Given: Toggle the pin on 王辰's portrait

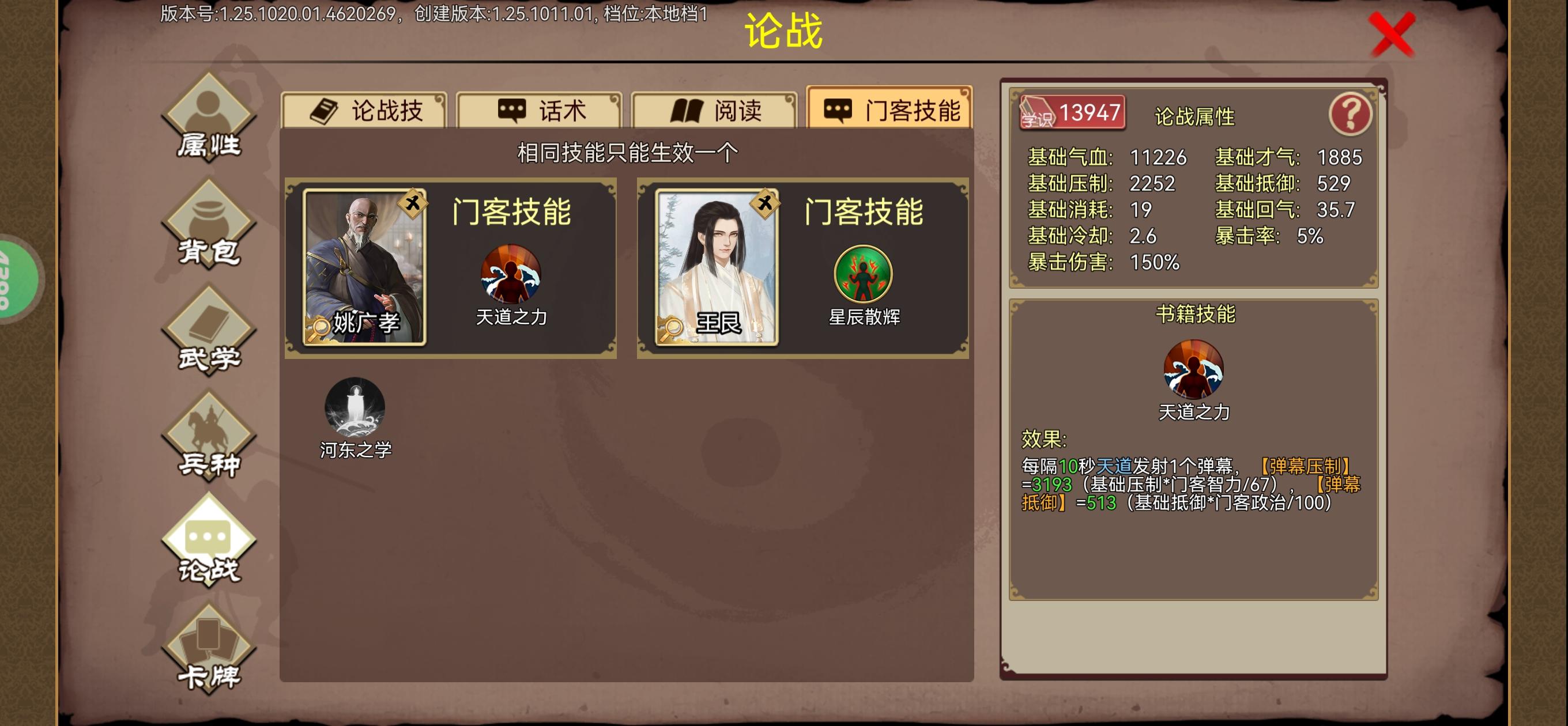Looking at the screenshot, I should click(x=765, y=205).
